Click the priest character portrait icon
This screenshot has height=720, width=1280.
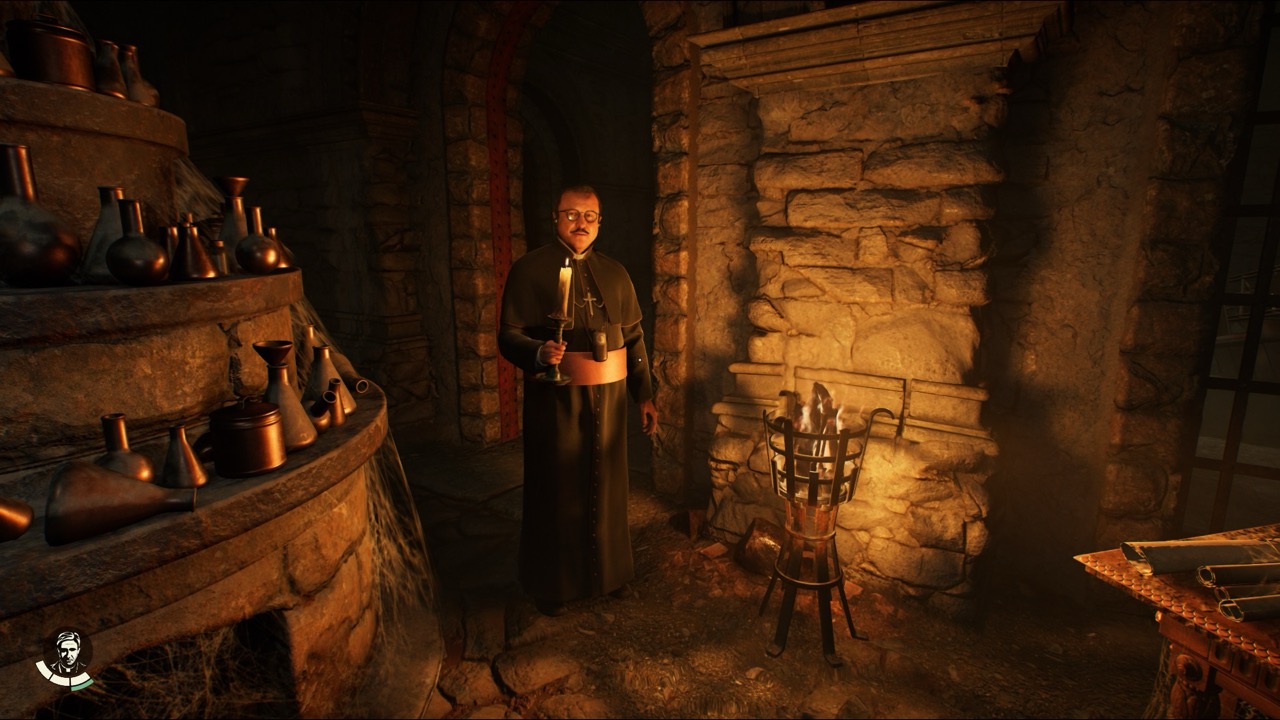[67, 655]
